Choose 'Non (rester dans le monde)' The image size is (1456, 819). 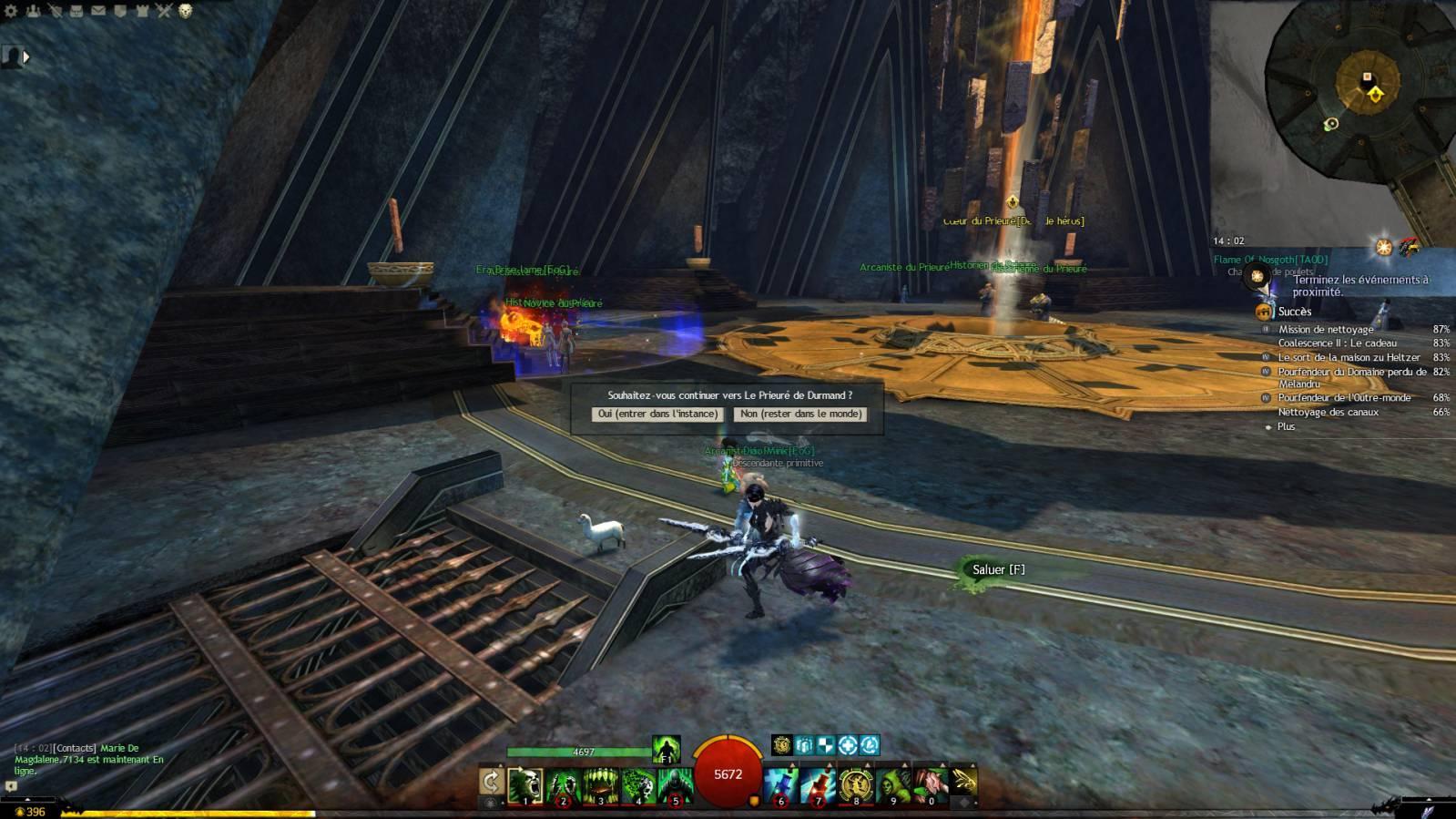(800, 414)
